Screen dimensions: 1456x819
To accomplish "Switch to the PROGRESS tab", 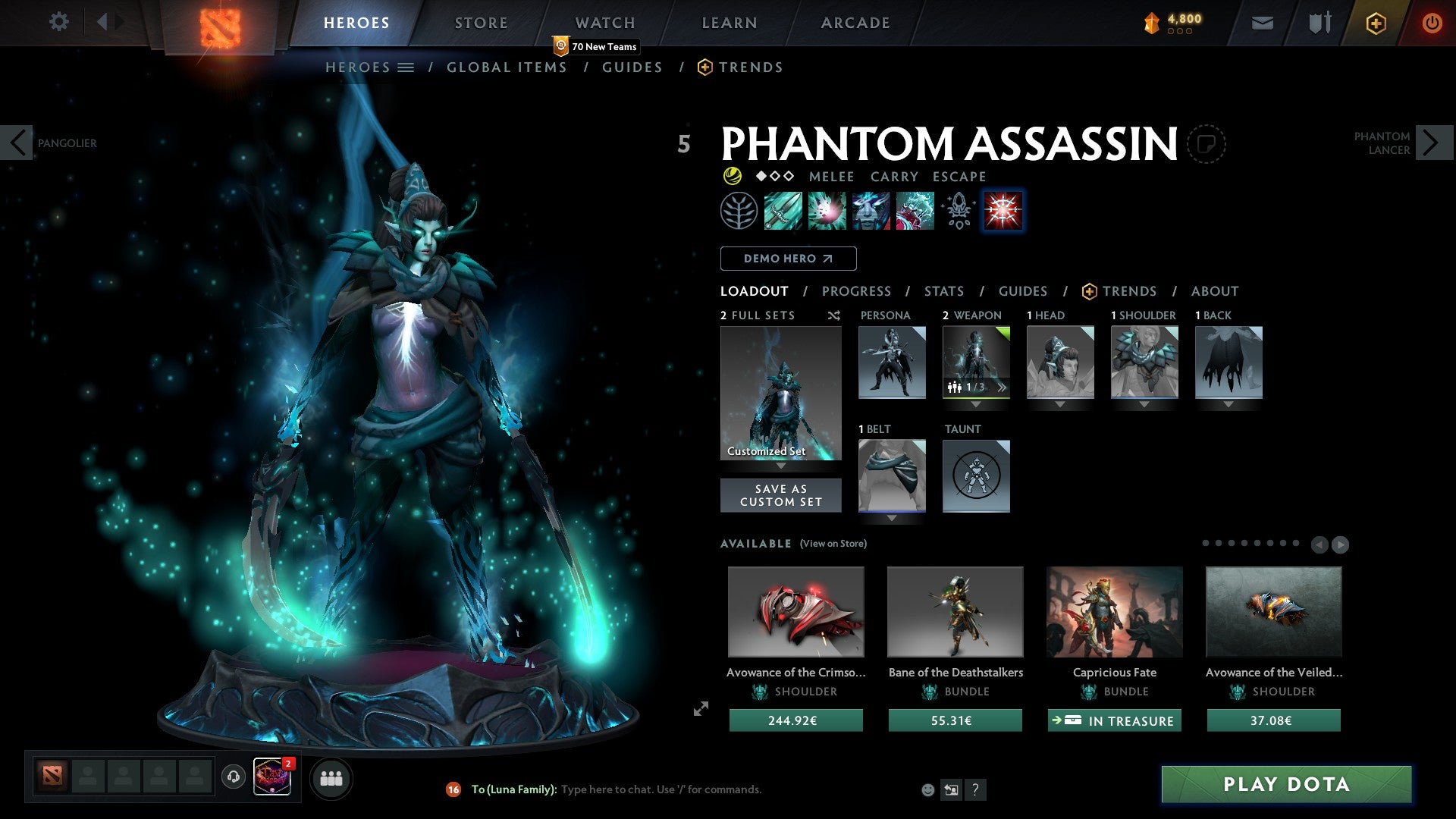I will (857, 291).
